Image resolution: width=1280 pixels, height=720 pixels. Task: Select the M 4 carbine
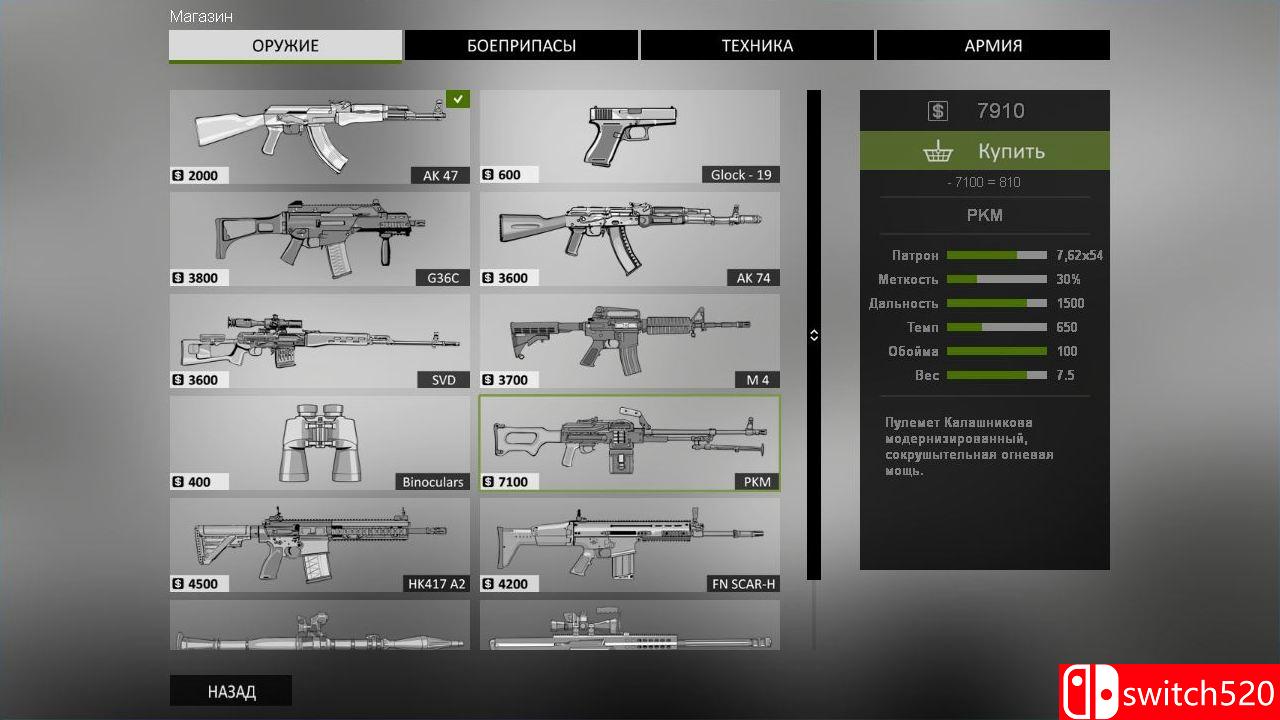(630, 341)
